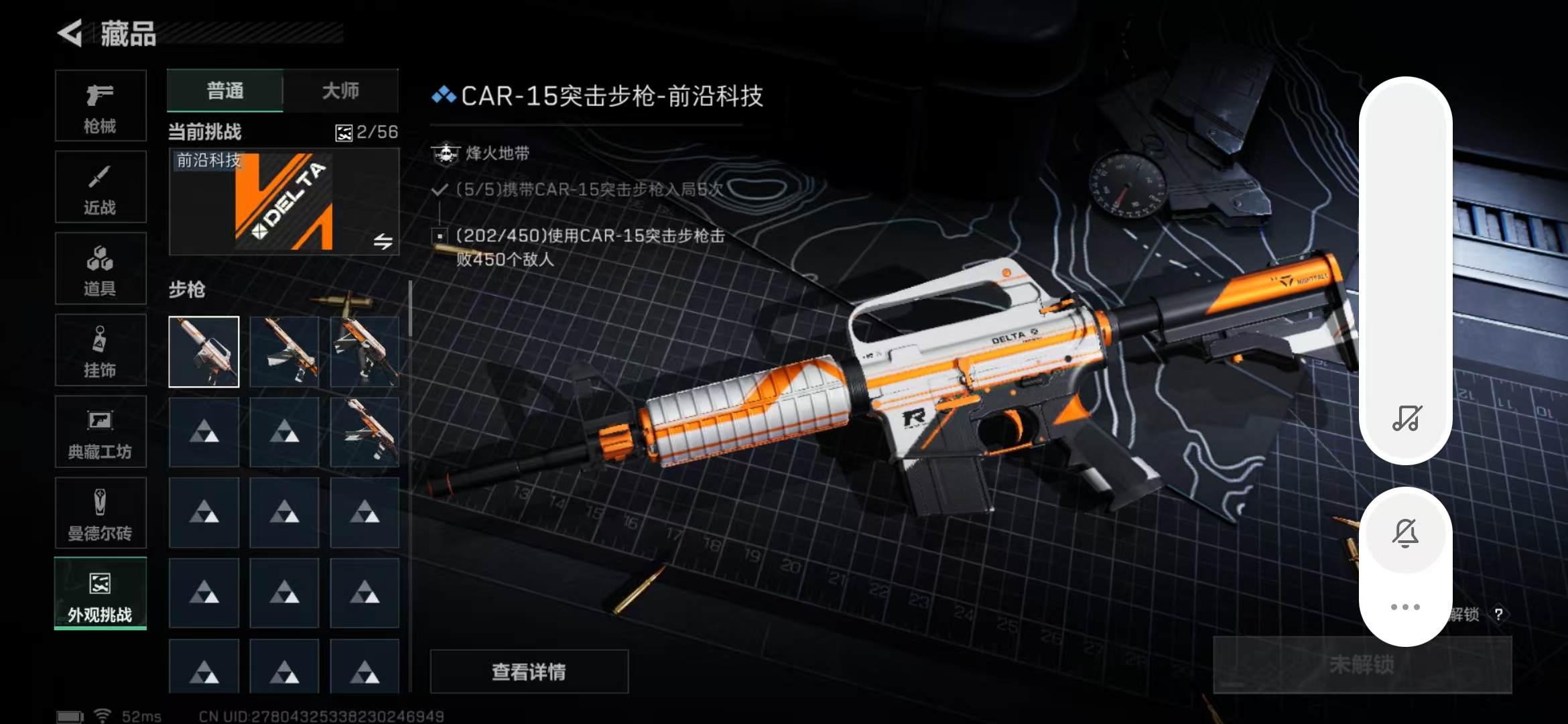This screenshot has width=1568, height=724.
Task: Switch to the 普通 challenge tab
Action: [x=225, y=90]
